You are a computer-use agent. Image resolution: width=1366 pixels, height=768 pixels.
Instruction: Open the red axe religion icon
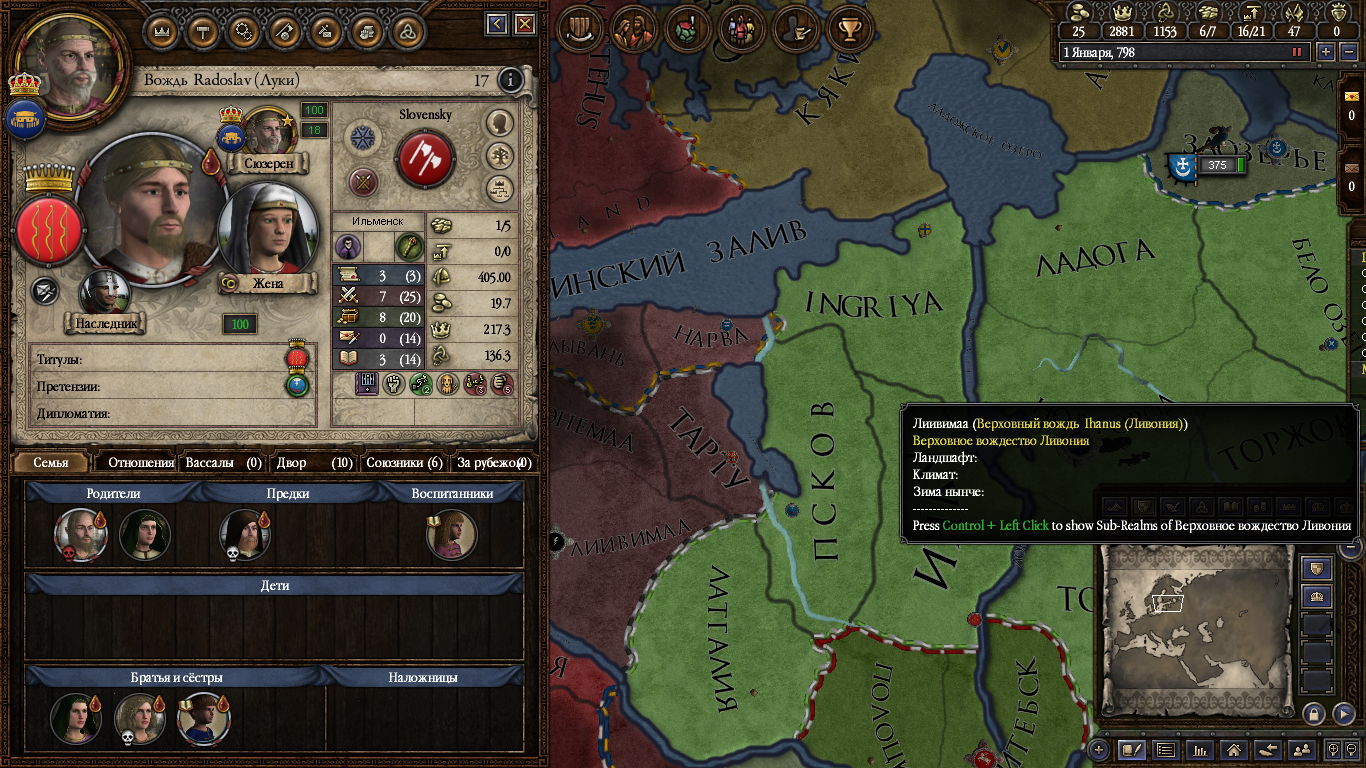click(426, 158)
